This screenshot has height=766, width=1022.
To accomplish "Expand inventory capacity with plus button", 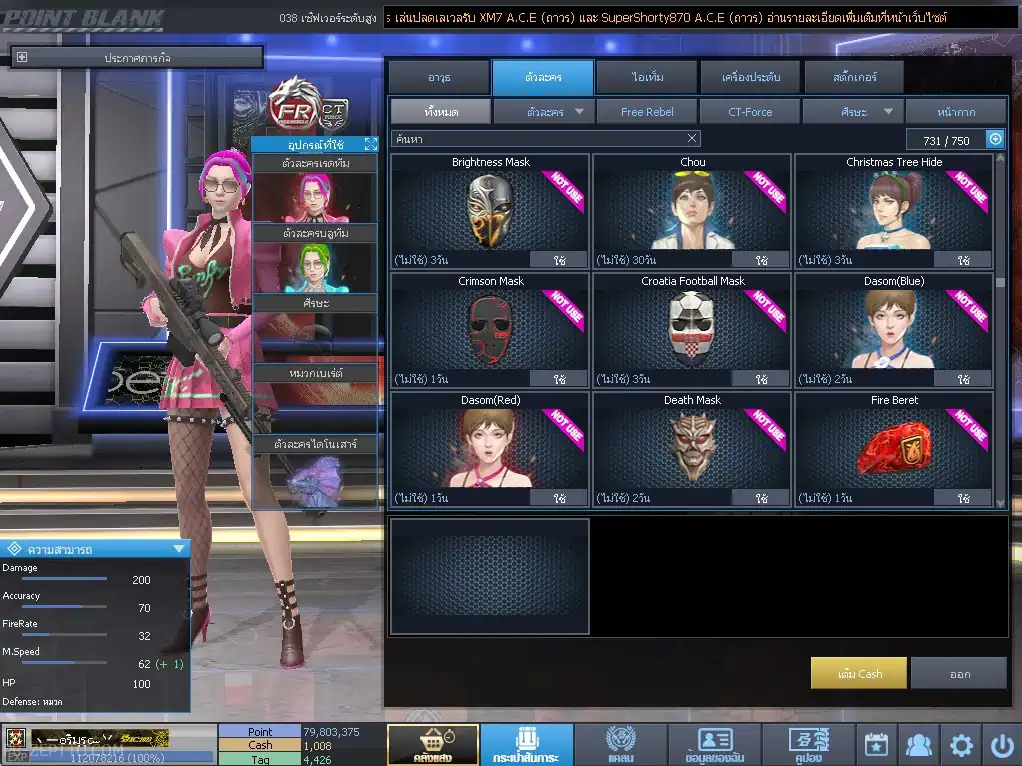I will click(x=995, y=140).
